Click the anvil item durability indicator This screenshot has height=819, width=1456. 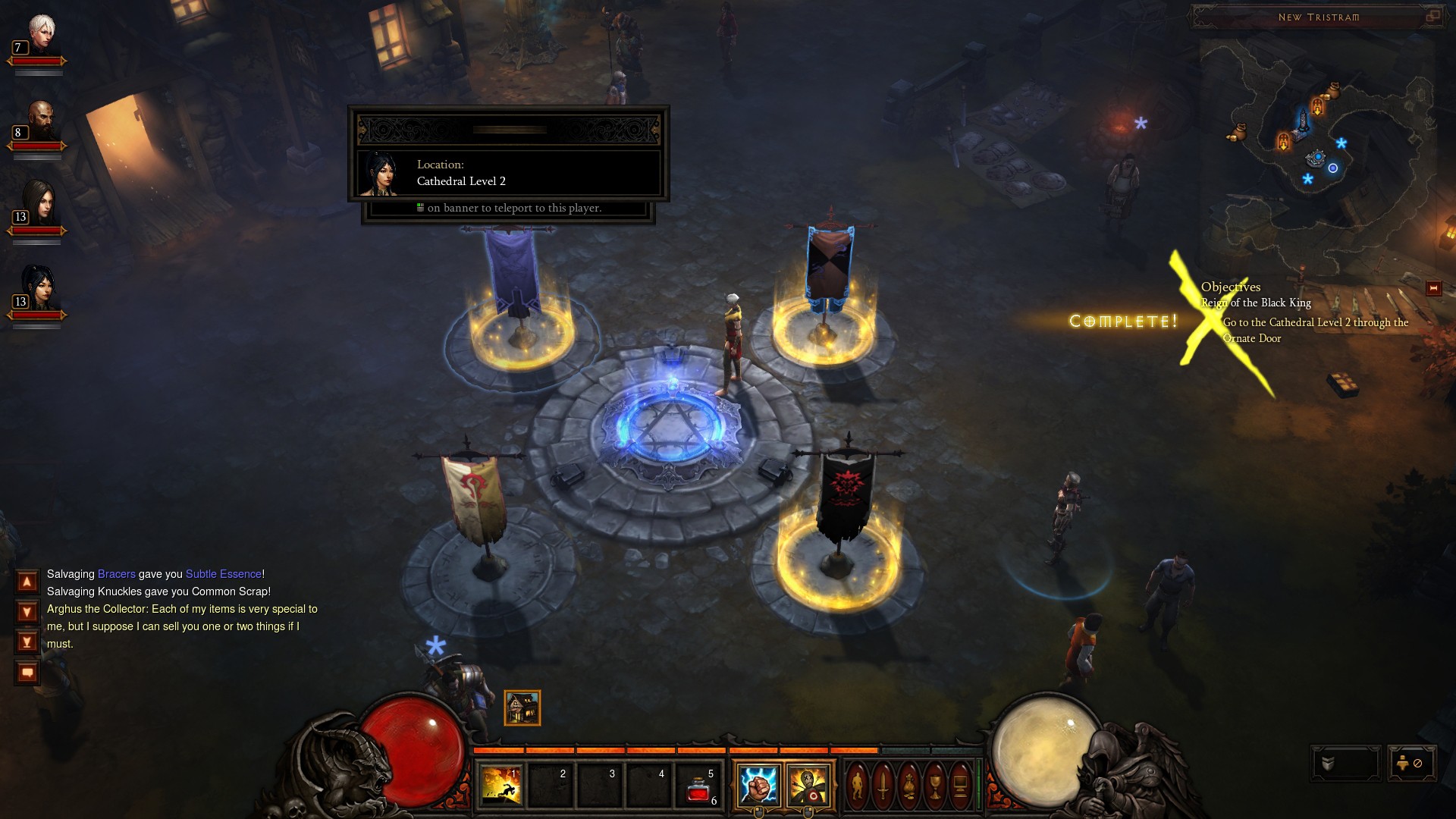pyautogui.click(x=1411, y=764)
